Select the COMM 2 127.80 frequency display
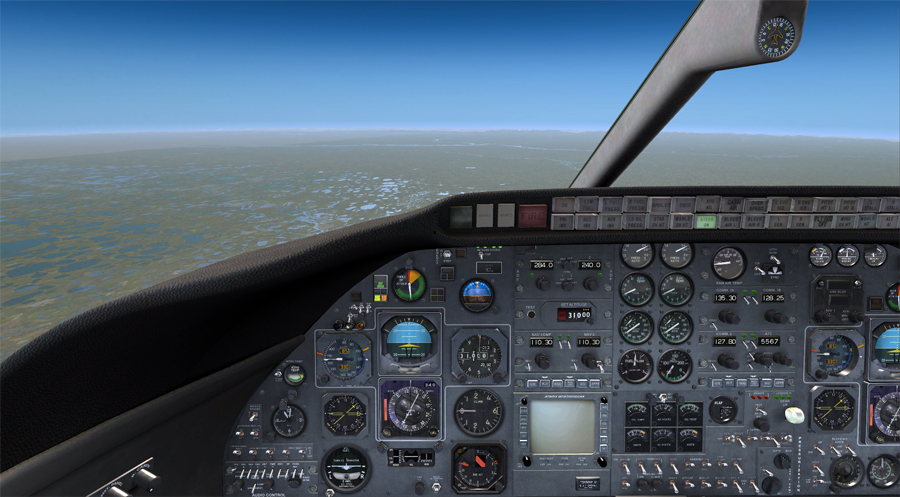The image size is (900, 497). point(727,340)
